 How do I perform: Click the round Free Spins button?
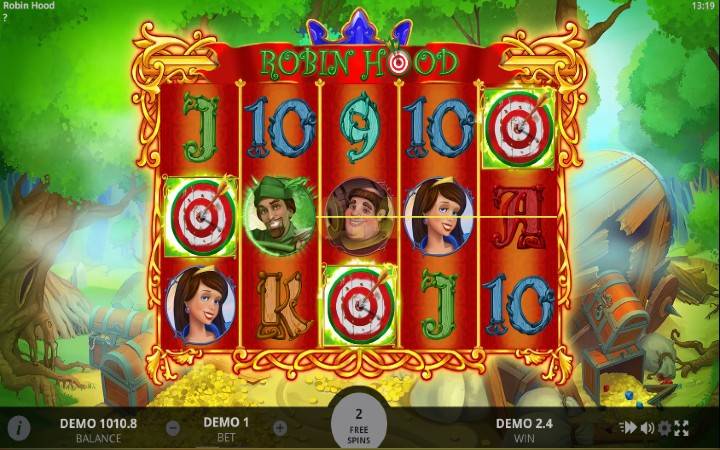point(359,423)
